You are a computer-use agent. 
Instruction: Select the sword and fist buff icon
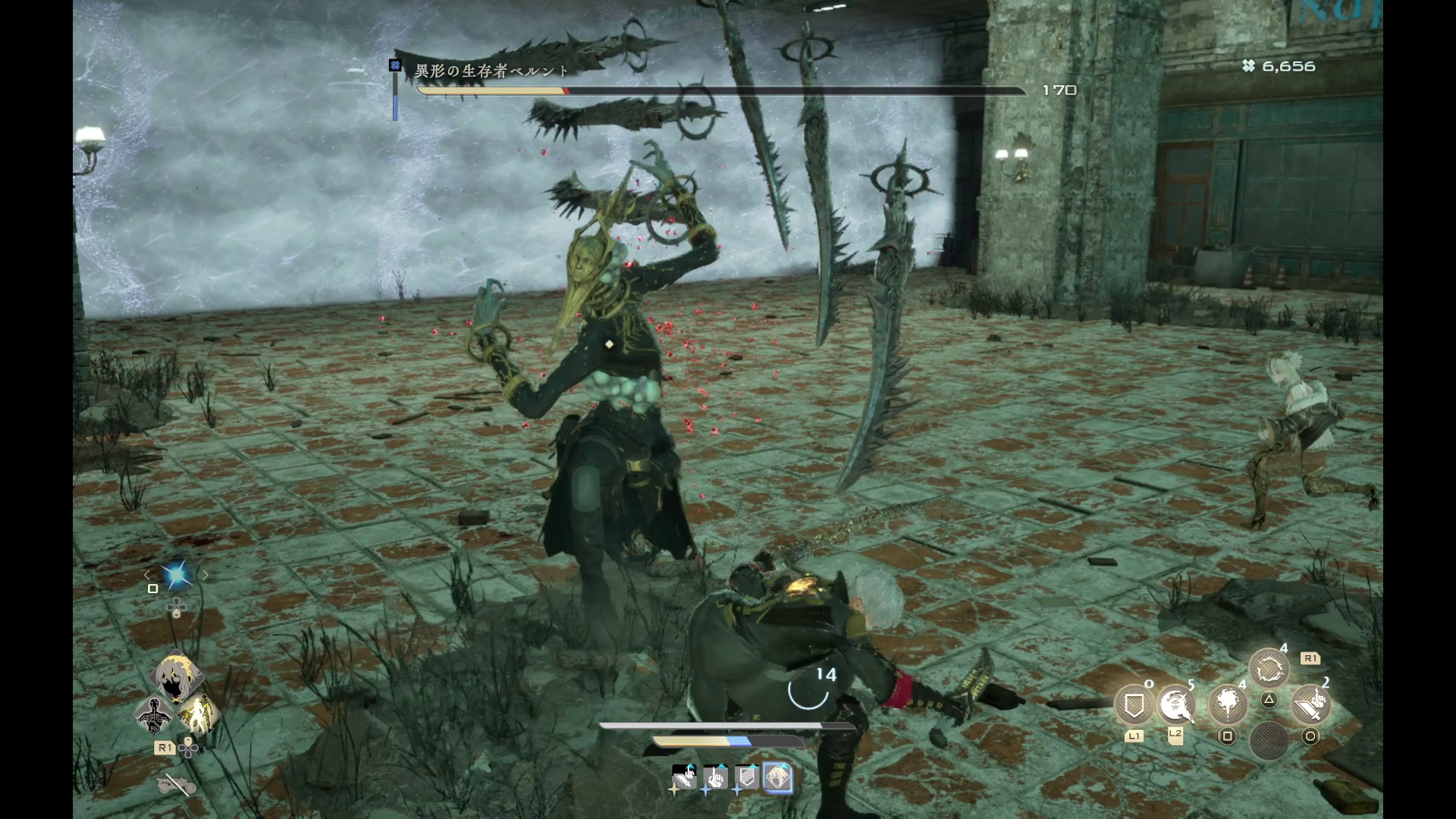(x=684, y=777)
